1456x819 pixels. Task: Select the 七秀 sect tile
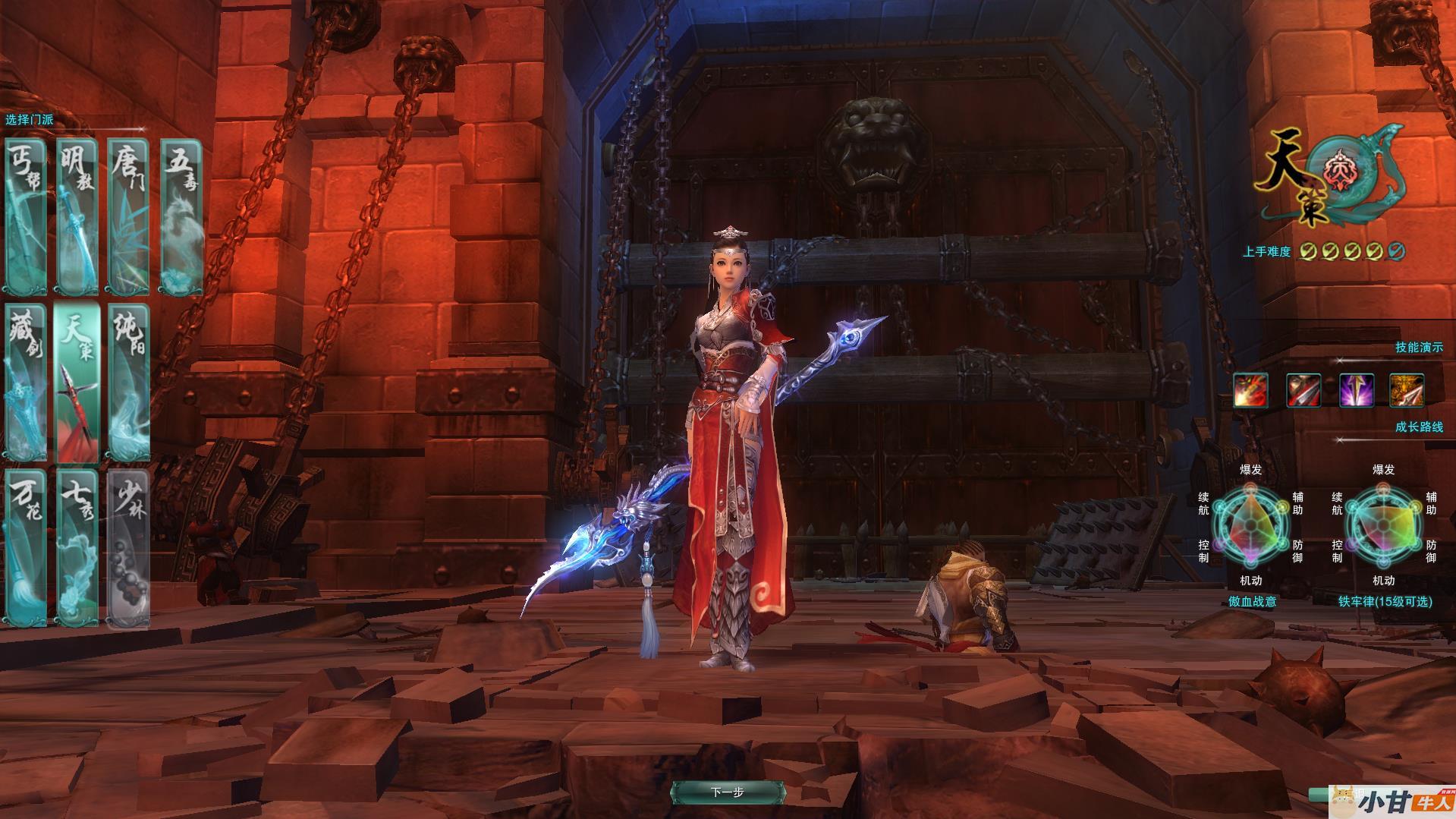click(77, 548)
